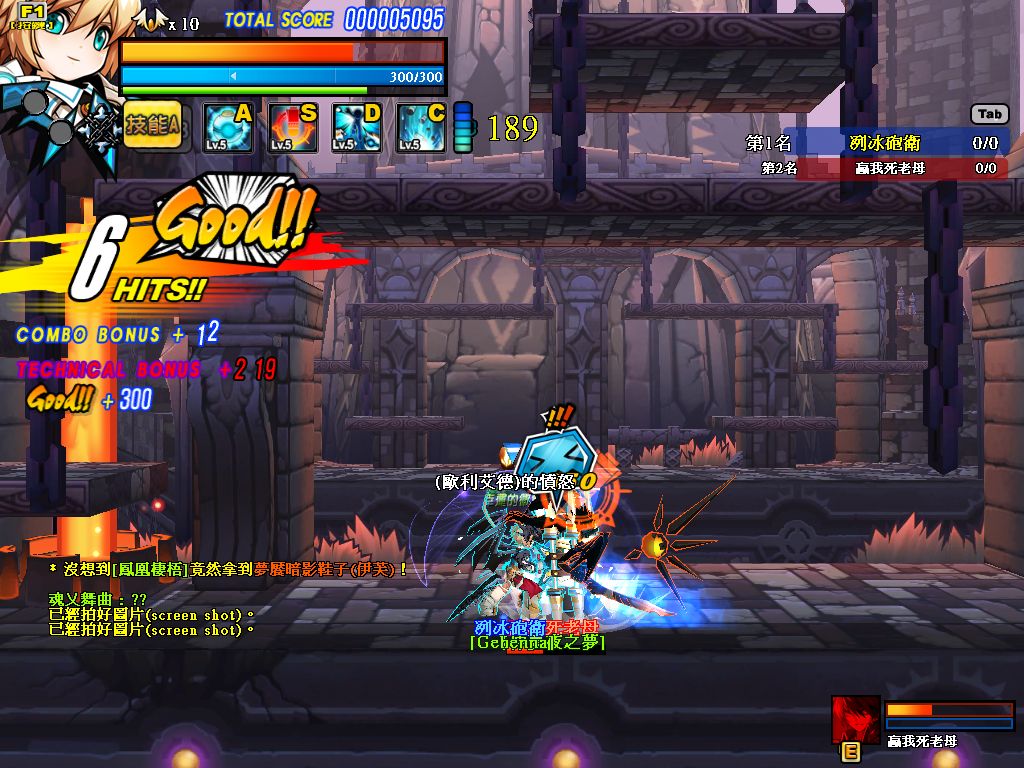Use the red fist skill on slot S

click(292, 128)
